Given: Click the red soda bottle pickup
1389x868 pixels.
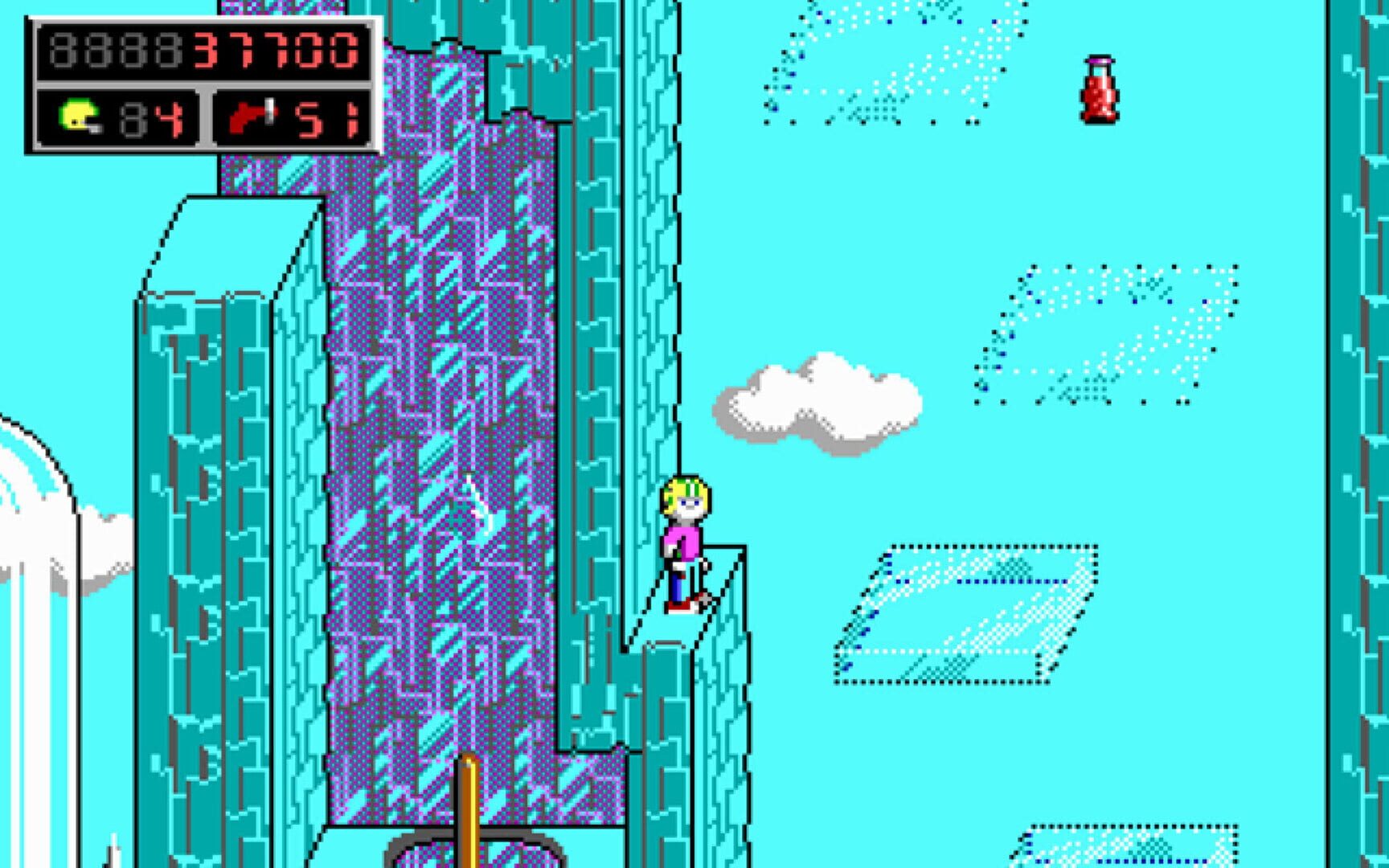Looking at the screenshot, I should pos(1099,91).
